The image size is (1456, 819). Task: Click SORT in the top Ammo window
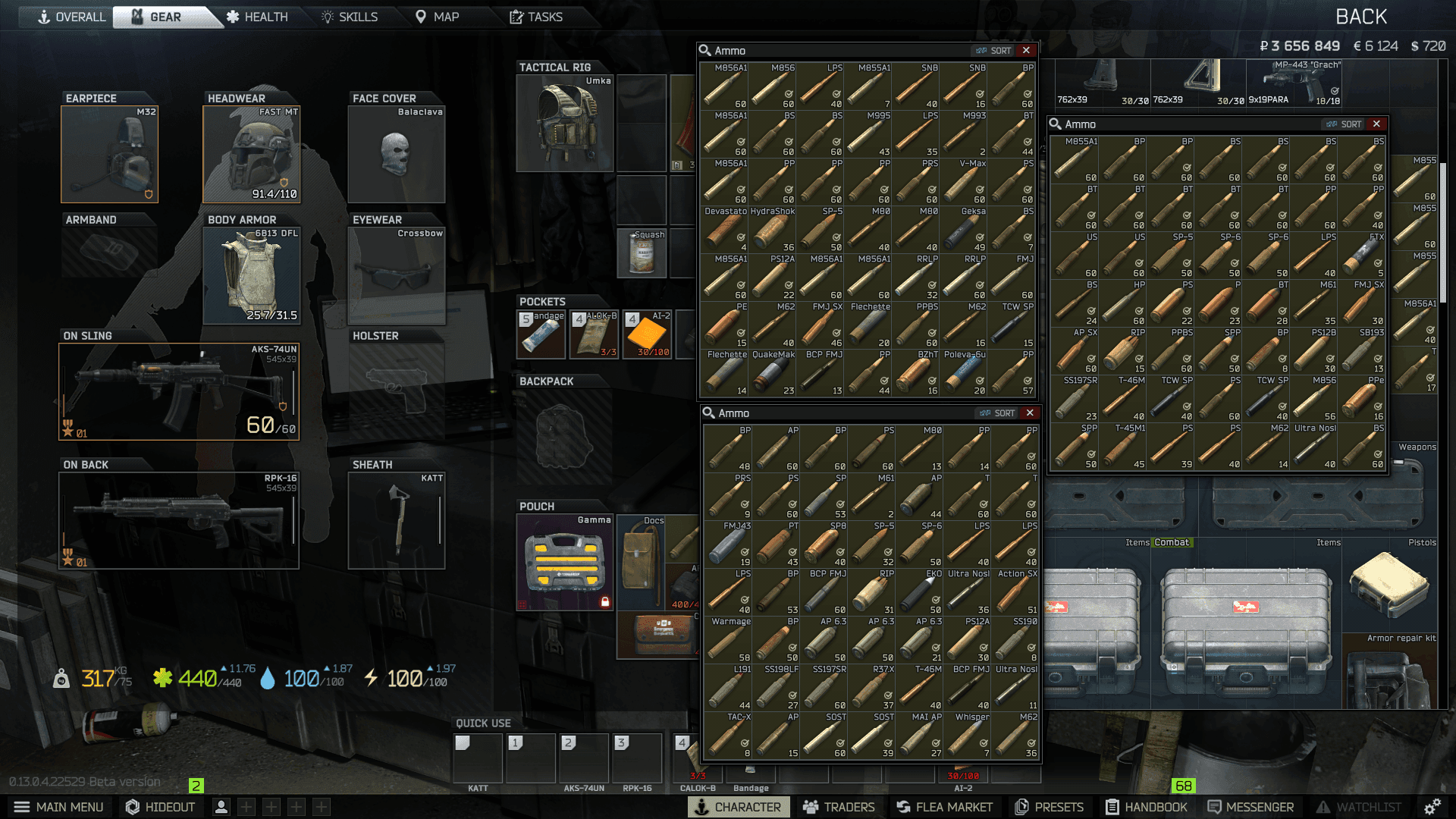(1000, 50)
